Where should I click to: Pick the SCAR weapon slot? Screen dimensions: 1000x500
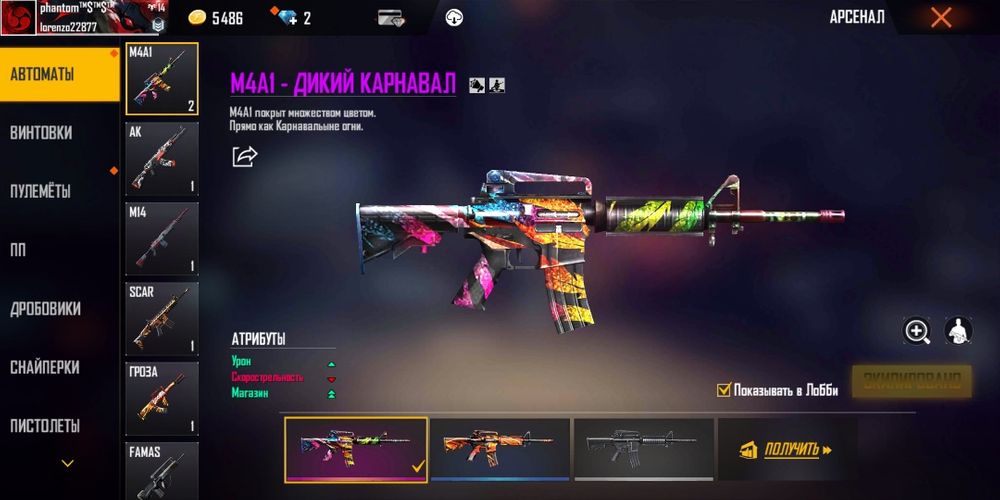click(x=162, y=319)
